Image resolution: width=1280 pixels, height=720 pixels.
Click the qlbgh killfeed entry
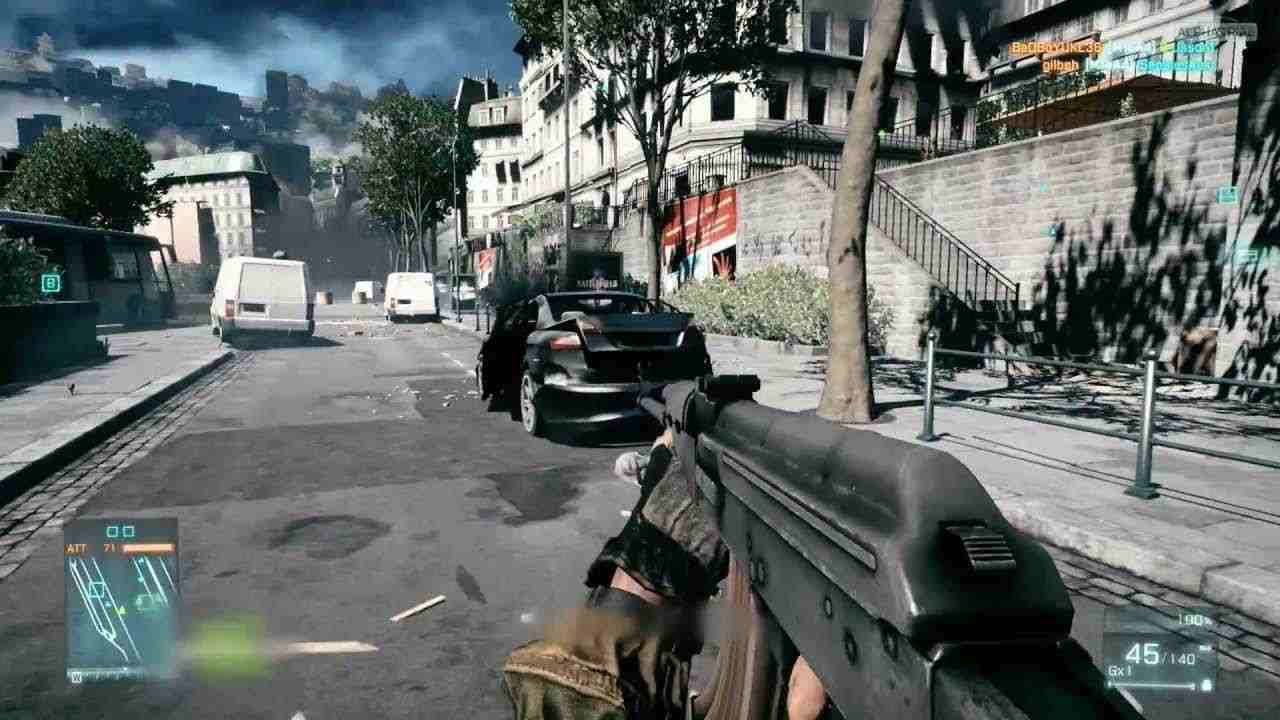[1060, 65]
